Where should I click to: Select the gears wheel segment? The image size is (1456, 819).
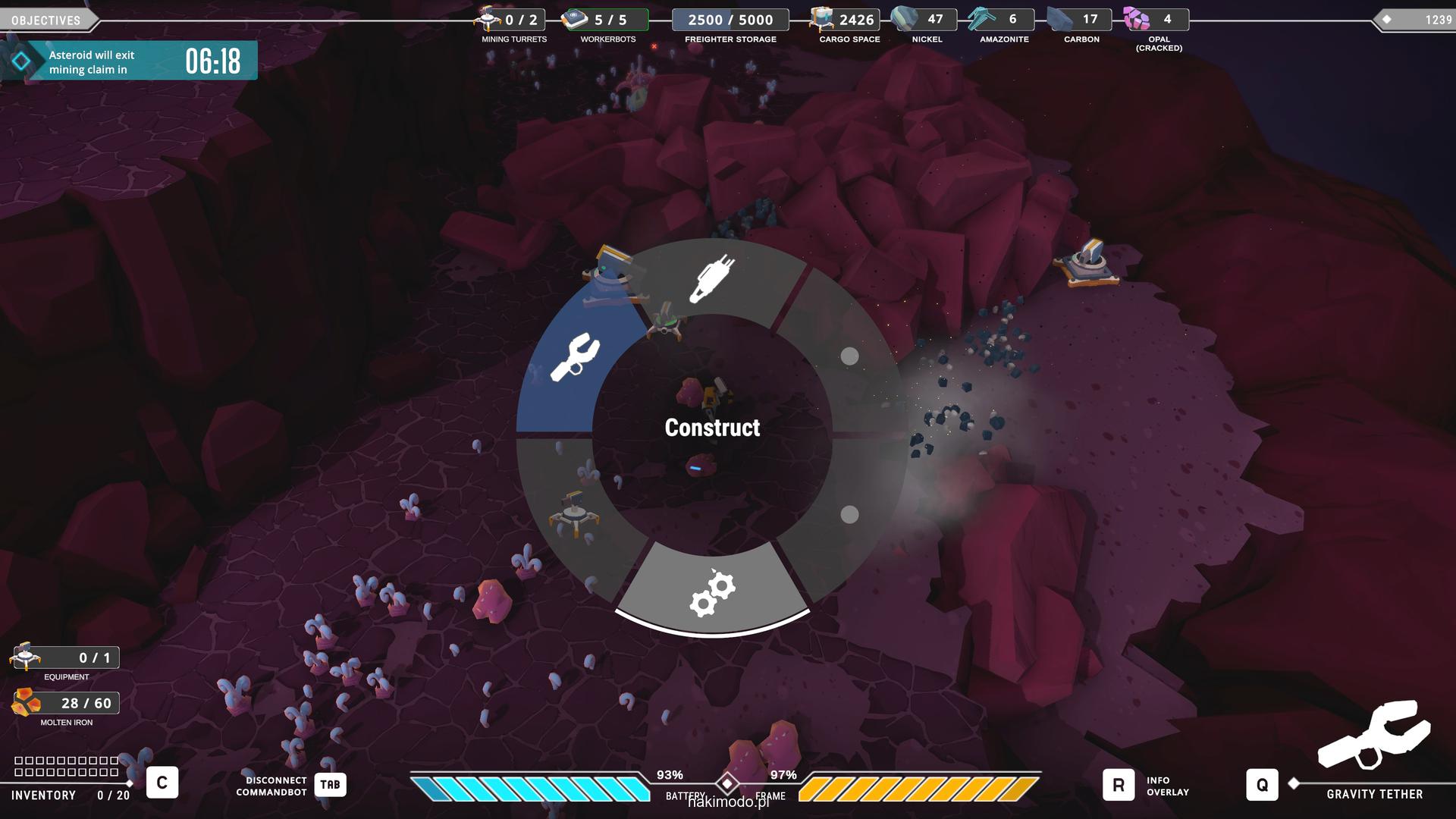point(712,591)
